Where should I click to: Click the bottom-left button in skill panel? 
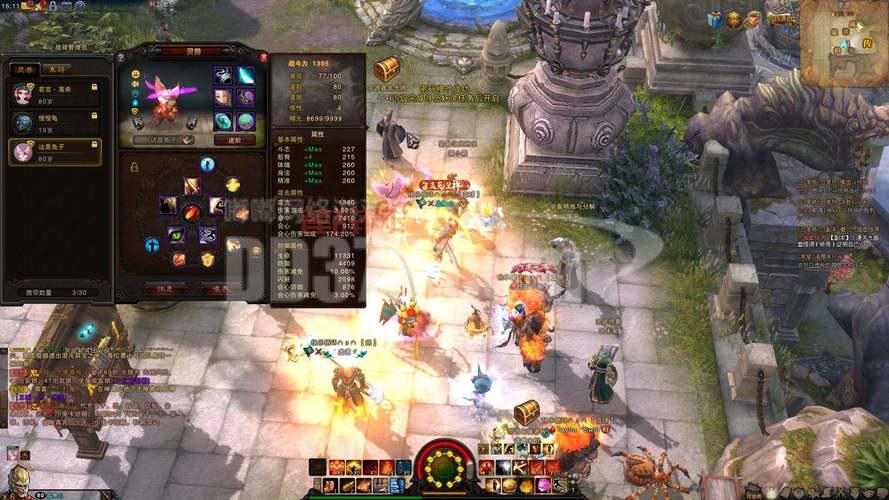[165, 288]
